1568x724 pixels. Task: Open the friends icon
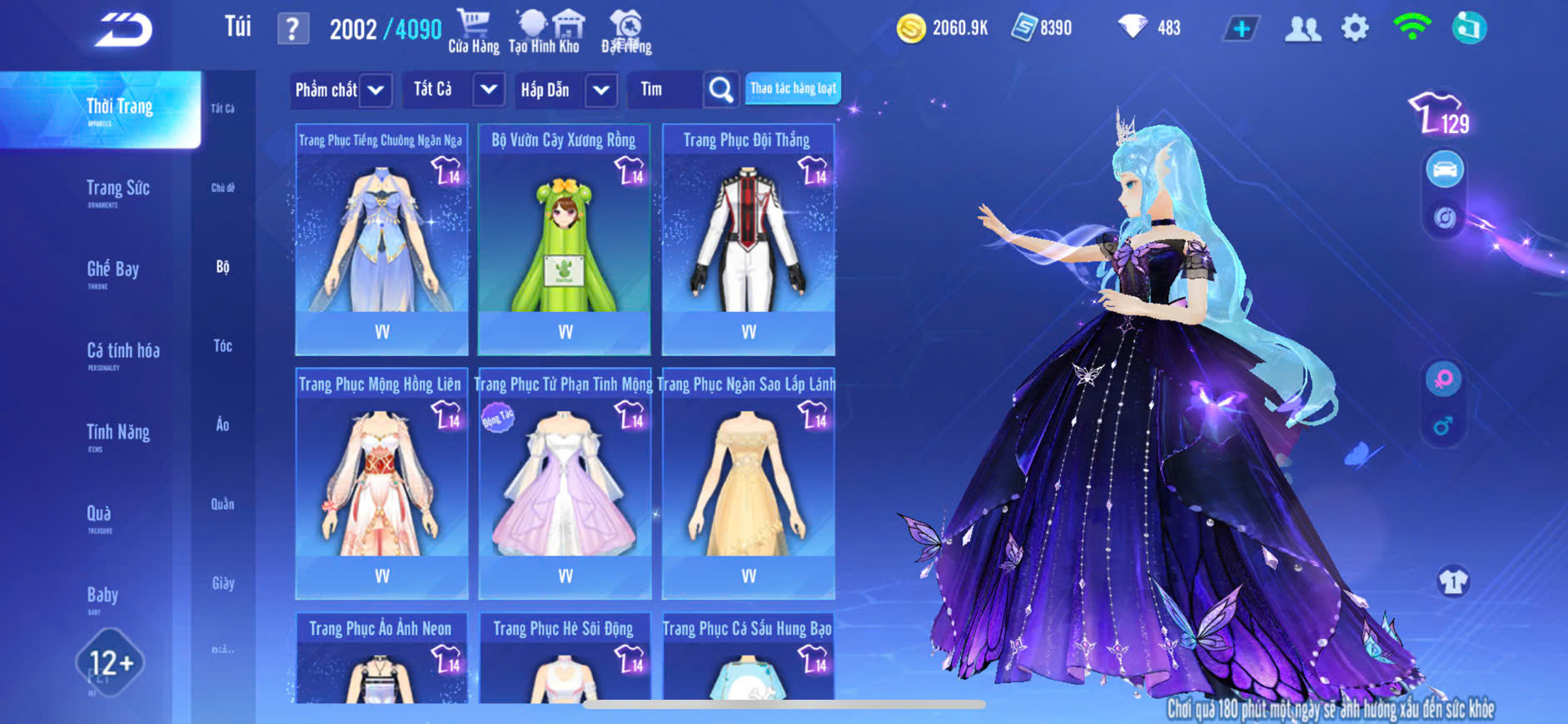click(1302, 28)
